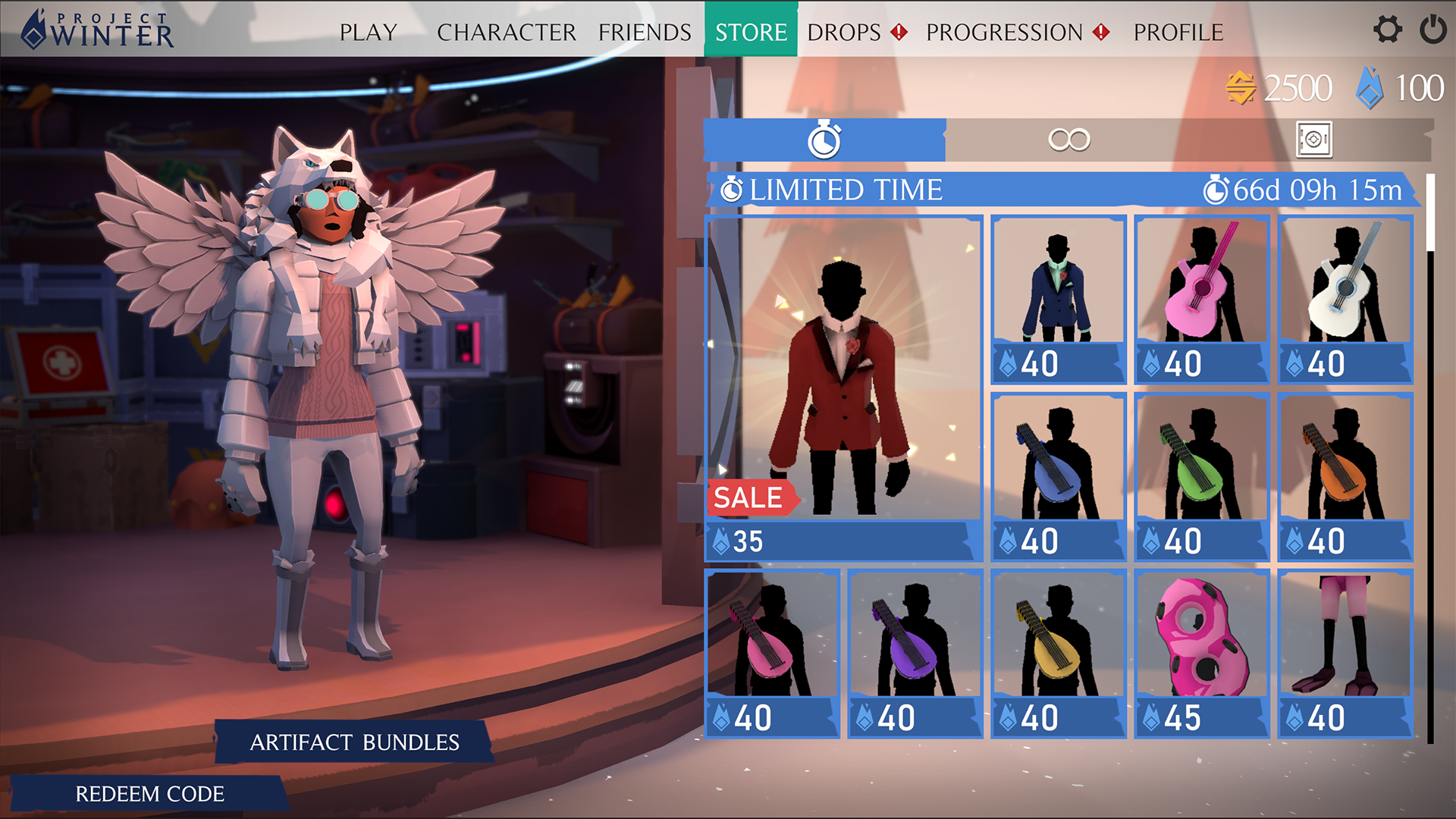Open the Limited Time store tab timer icon

point(826,140)
